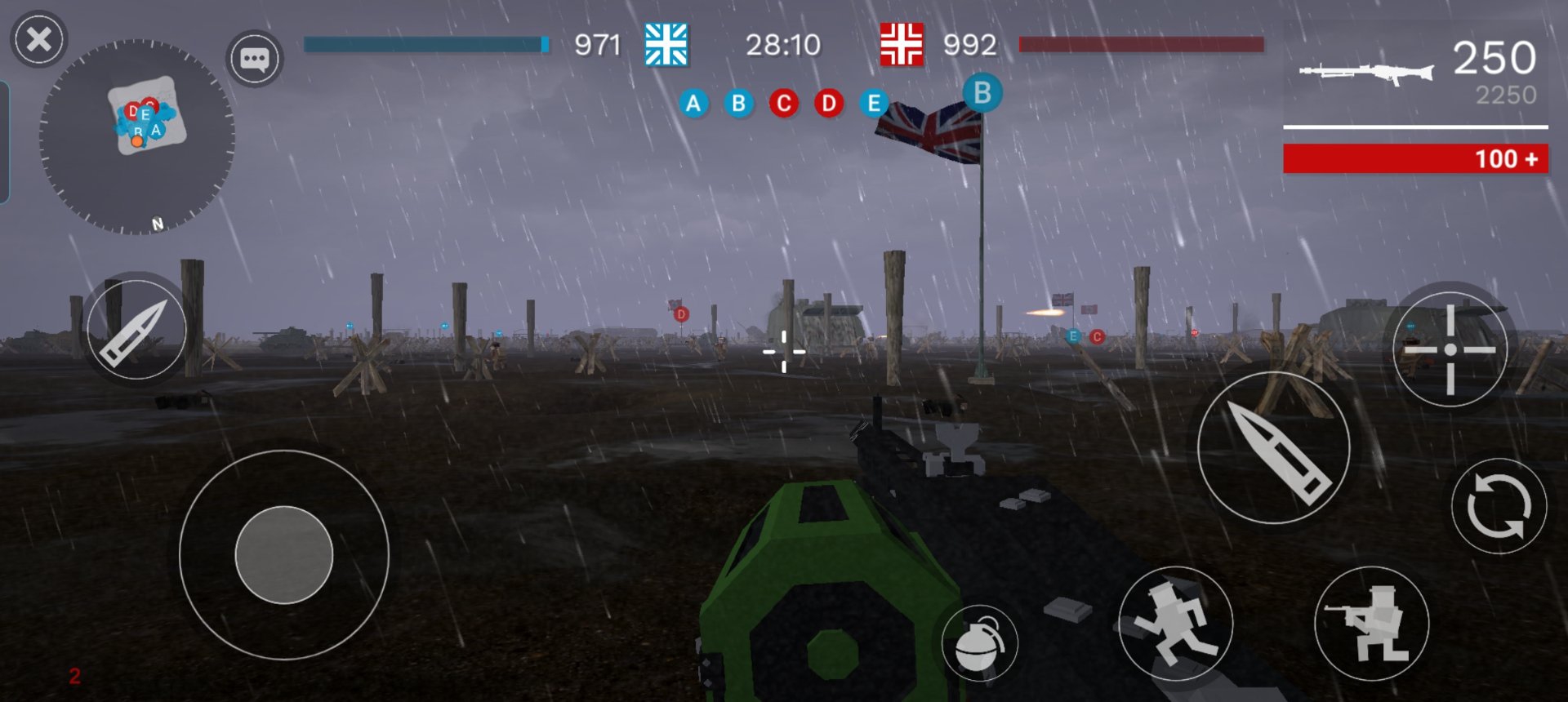This screenshot has height=702, width=1568.
Task: Select capture point E indicator
Action: [x=874, y=104]
